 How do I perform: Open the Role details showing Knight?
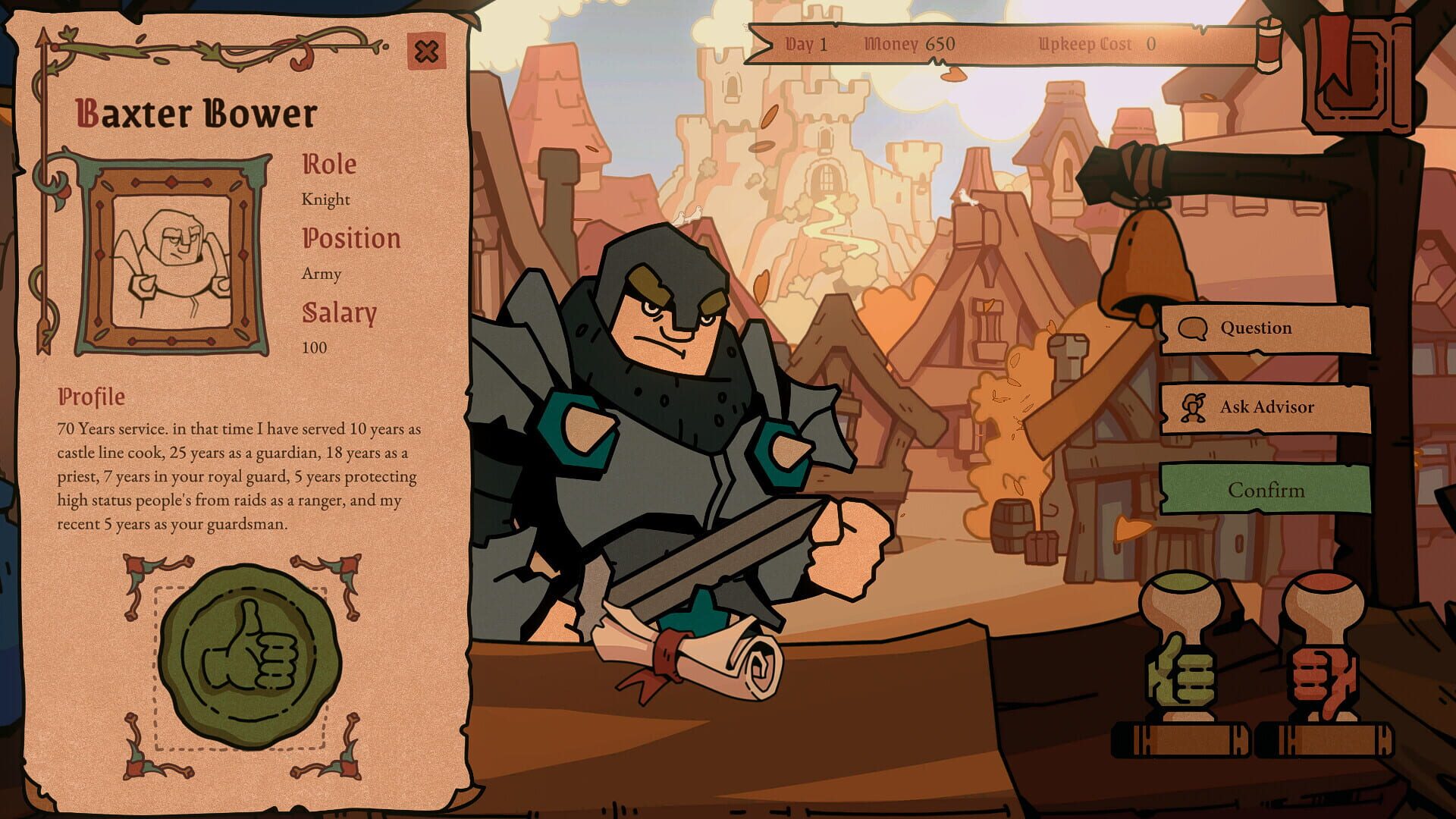[328, 165]
